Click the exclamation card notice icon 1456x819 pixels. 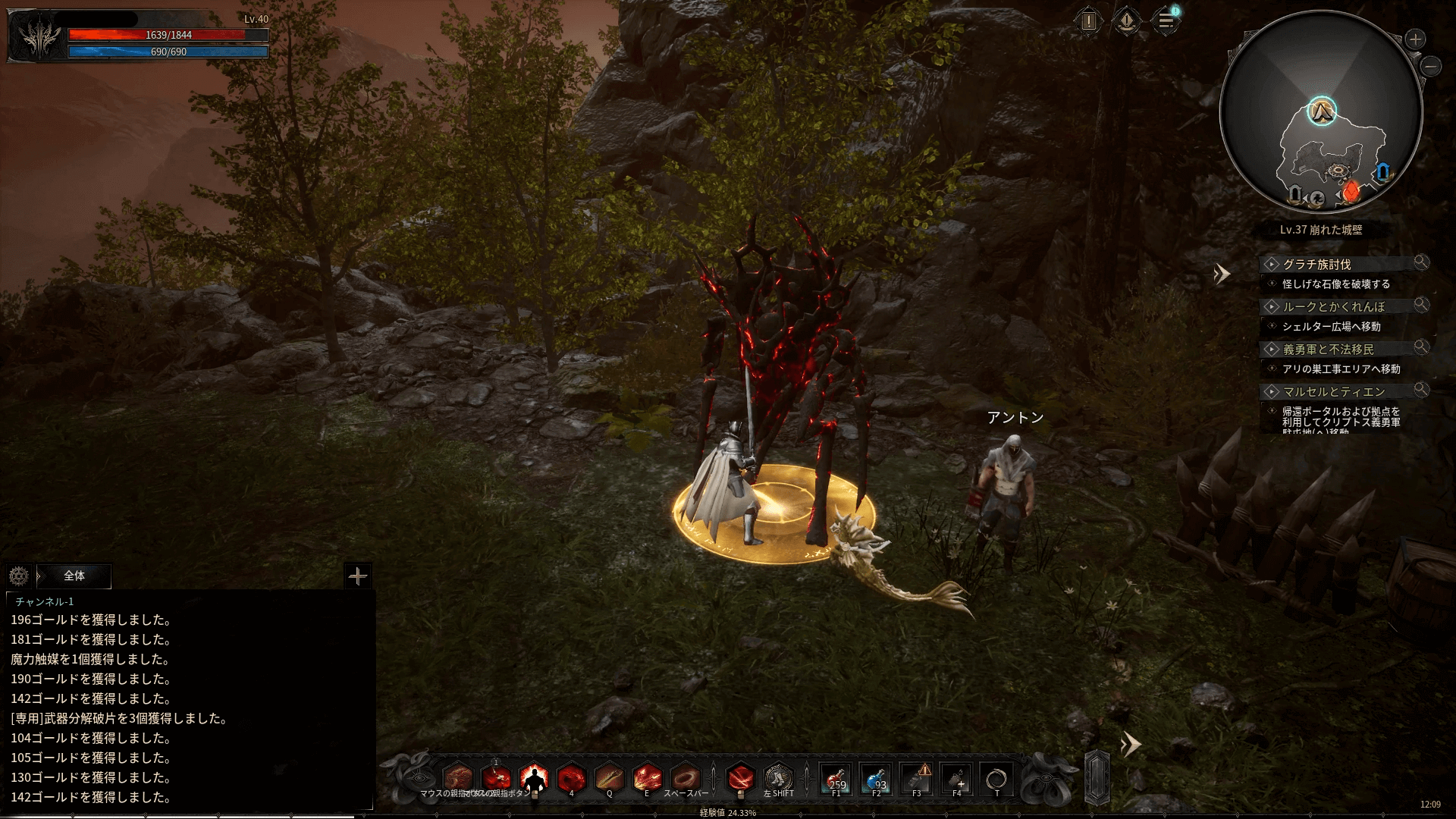(1089, 21)
